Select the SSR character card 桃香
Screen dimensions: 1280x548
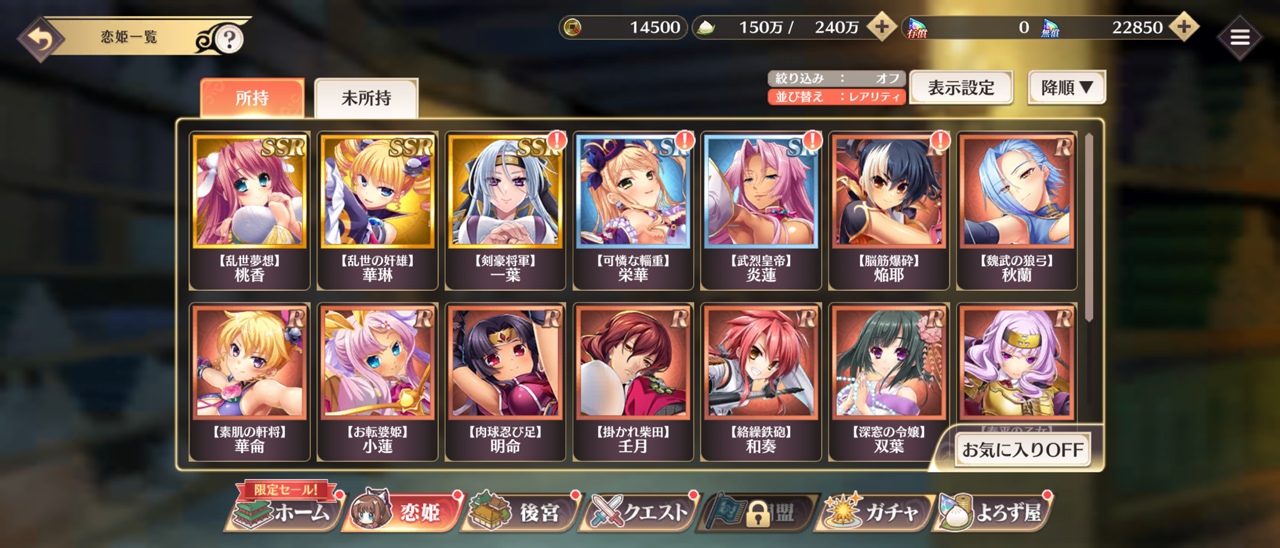(250, 210)
